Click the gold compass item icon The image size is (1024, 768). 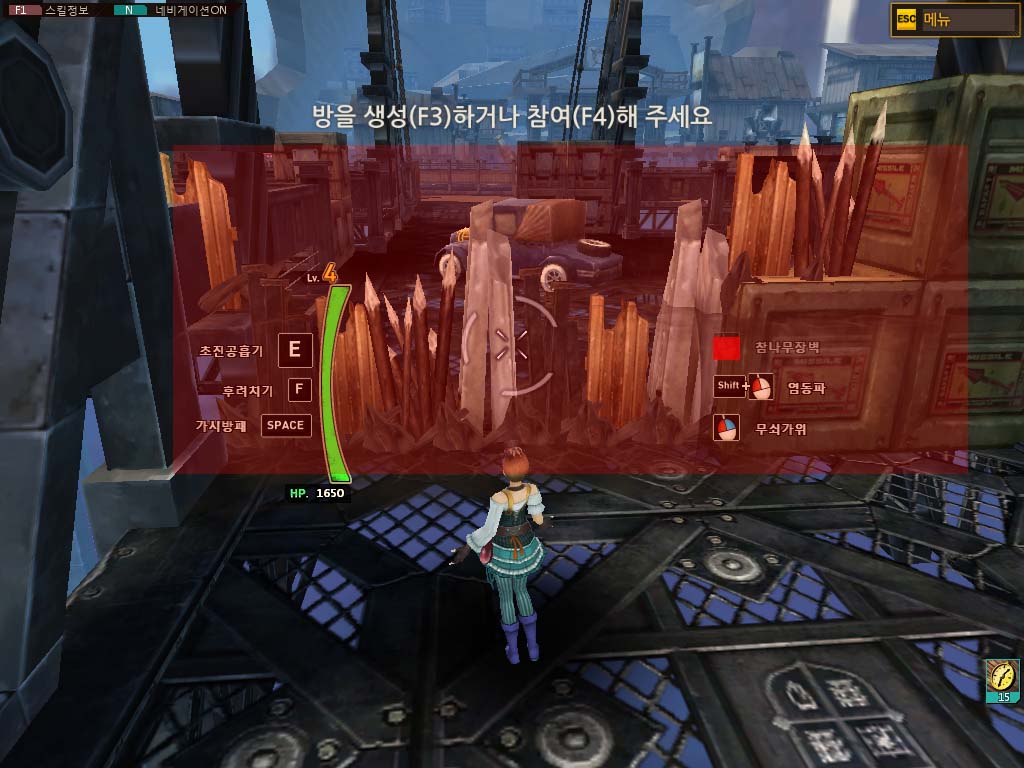(1001, 679)
